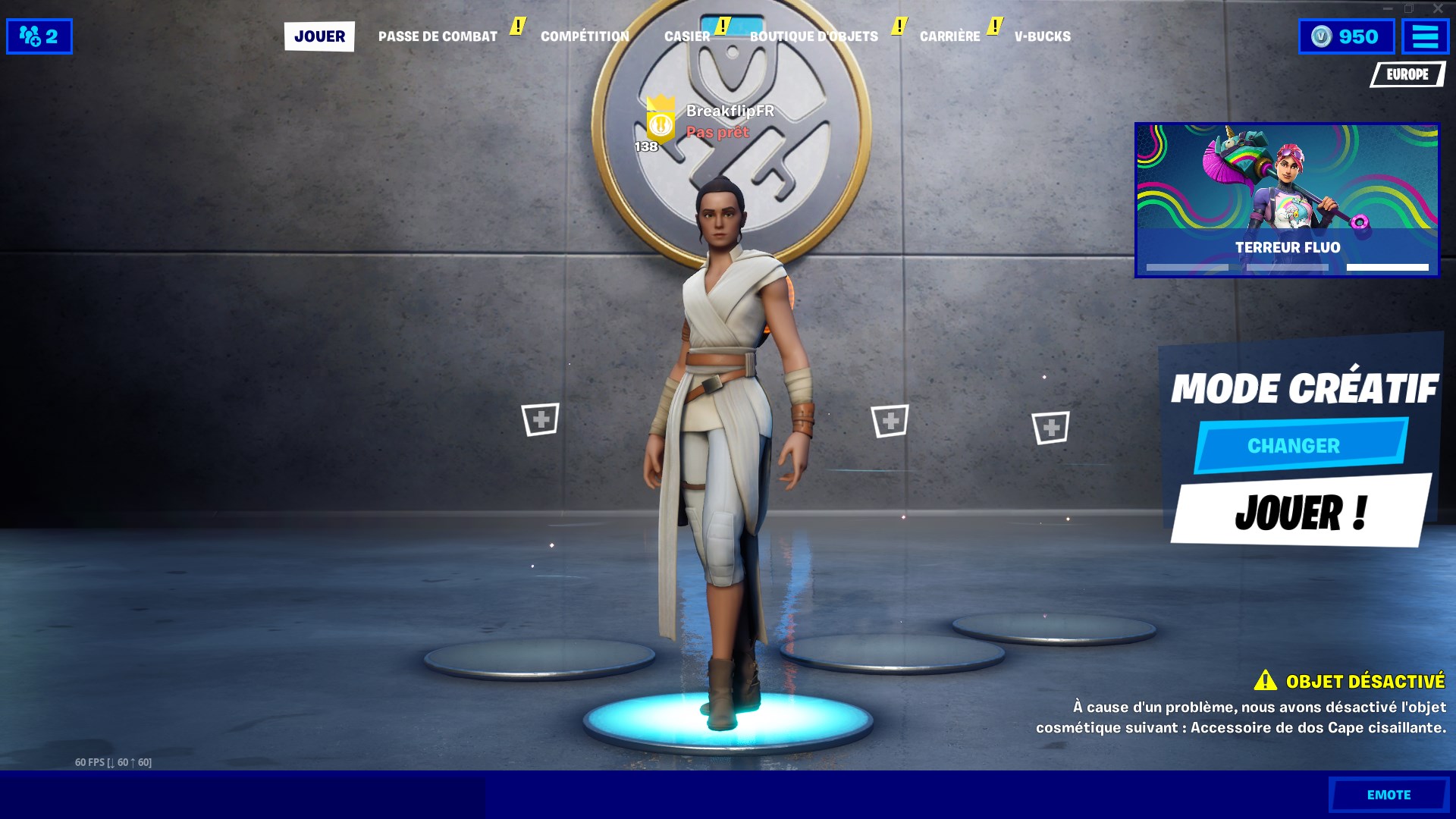Open the friends list icon

[39, 36]
